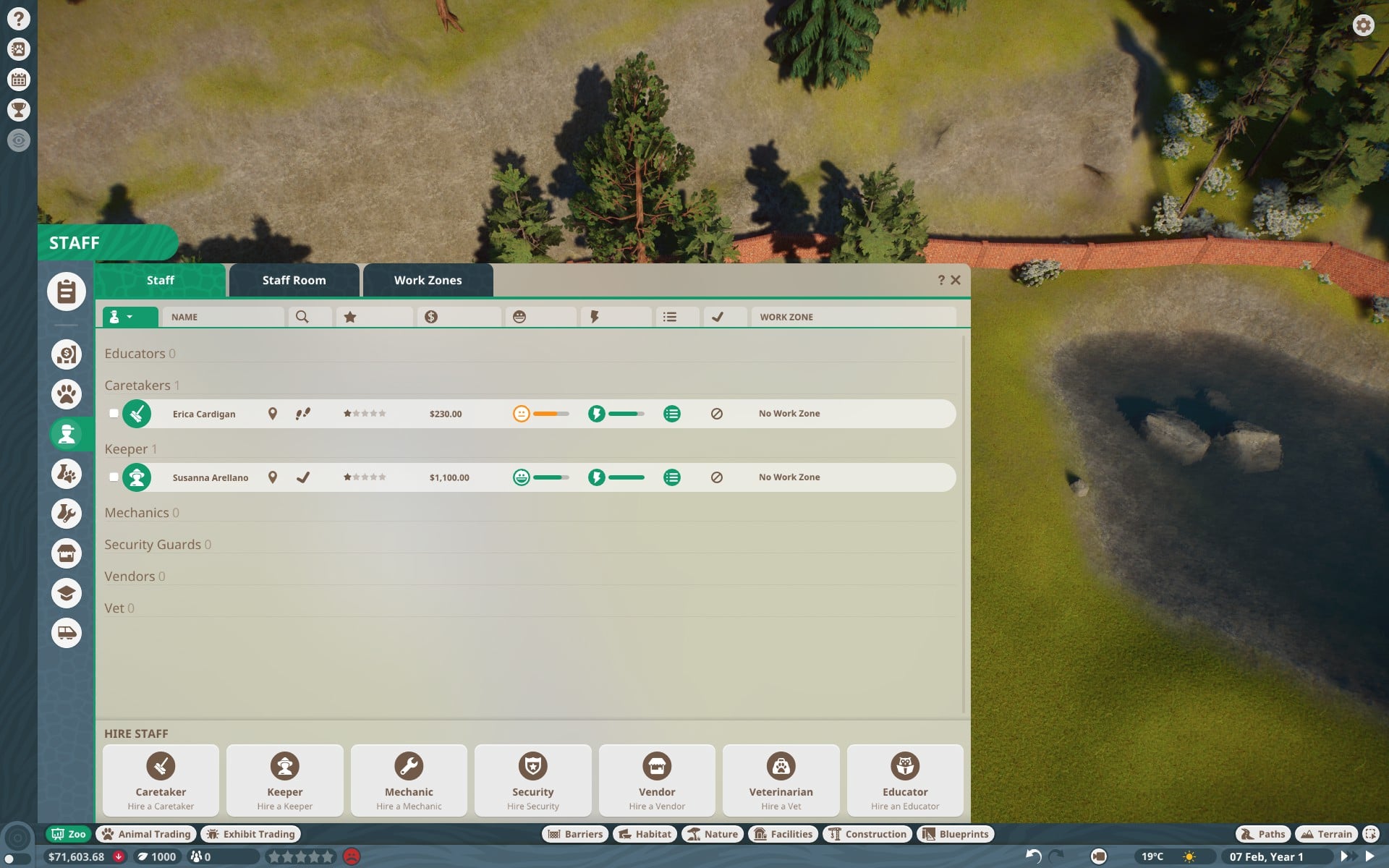Close the Staff panel
The height and width of the screenshot is (868, 1389).
click(956, 280)
